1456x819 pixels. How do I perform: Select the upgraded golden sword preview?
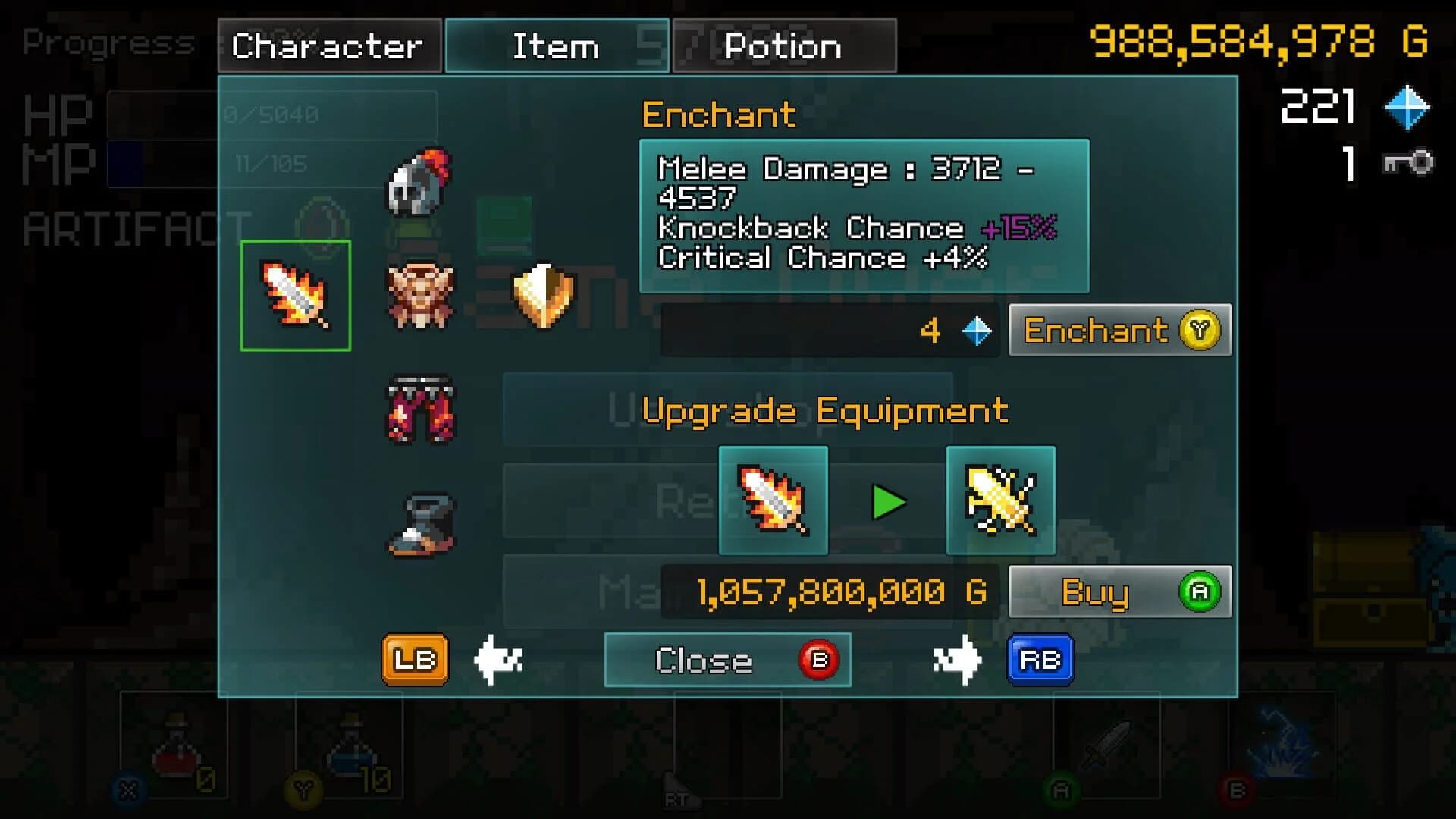(x=1000, y=500)
